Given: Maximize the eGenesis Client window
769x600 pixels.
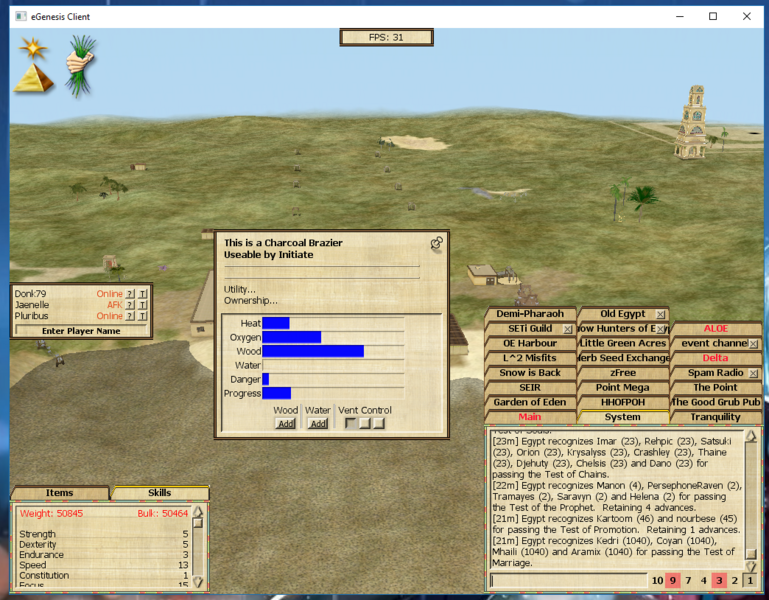Looking at the screenshot, I should (x=713, y=16).
